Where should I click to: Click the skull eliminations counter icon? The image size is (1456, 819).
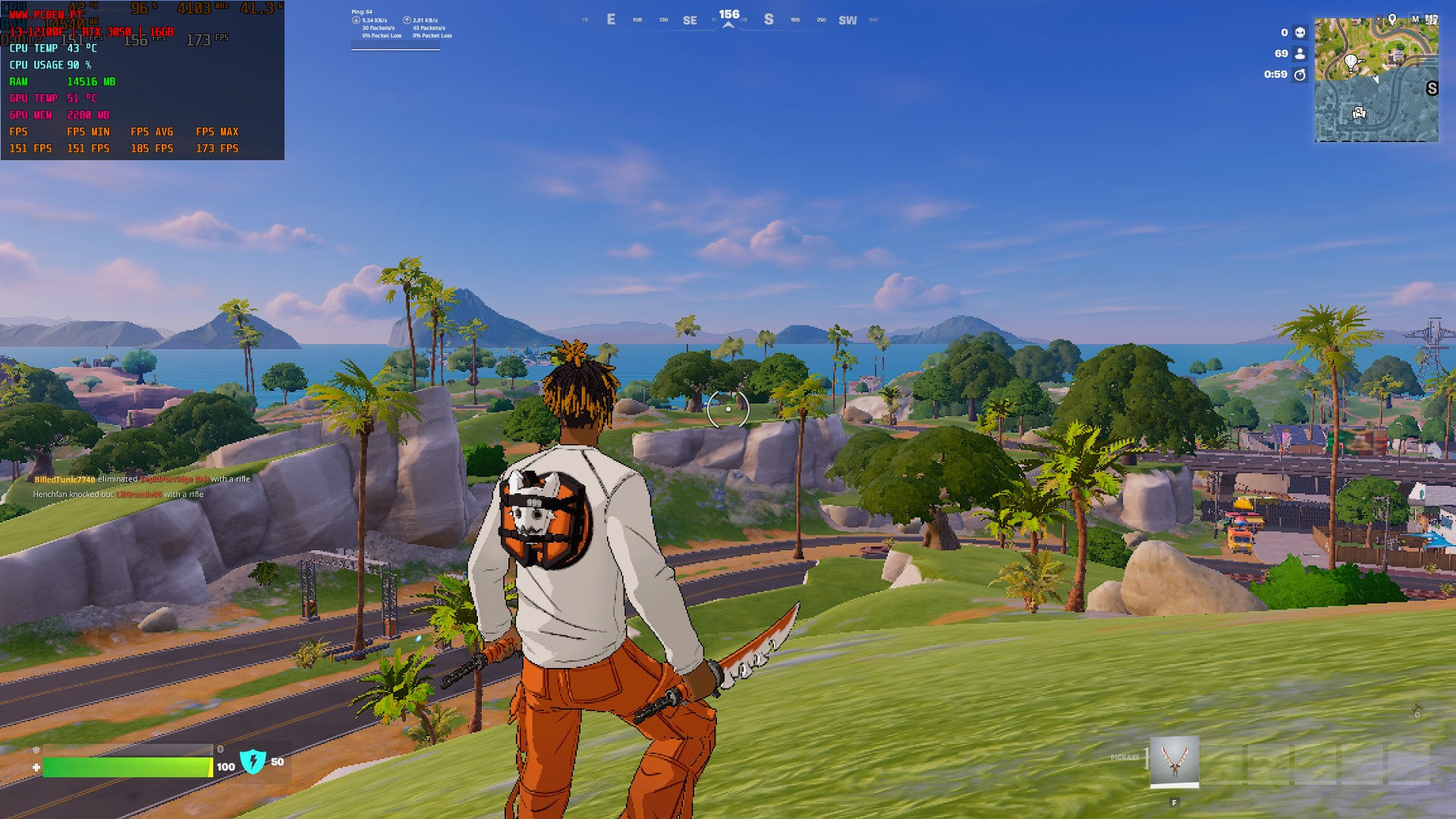[1300, 33]
